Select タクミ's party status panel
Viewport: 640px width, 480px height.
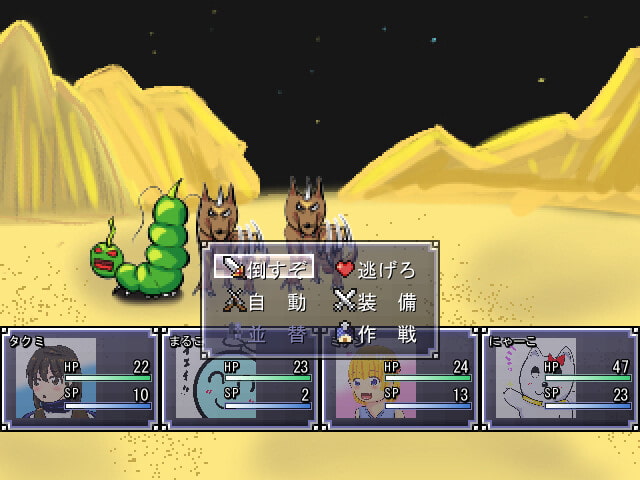[x=80, y=378]
